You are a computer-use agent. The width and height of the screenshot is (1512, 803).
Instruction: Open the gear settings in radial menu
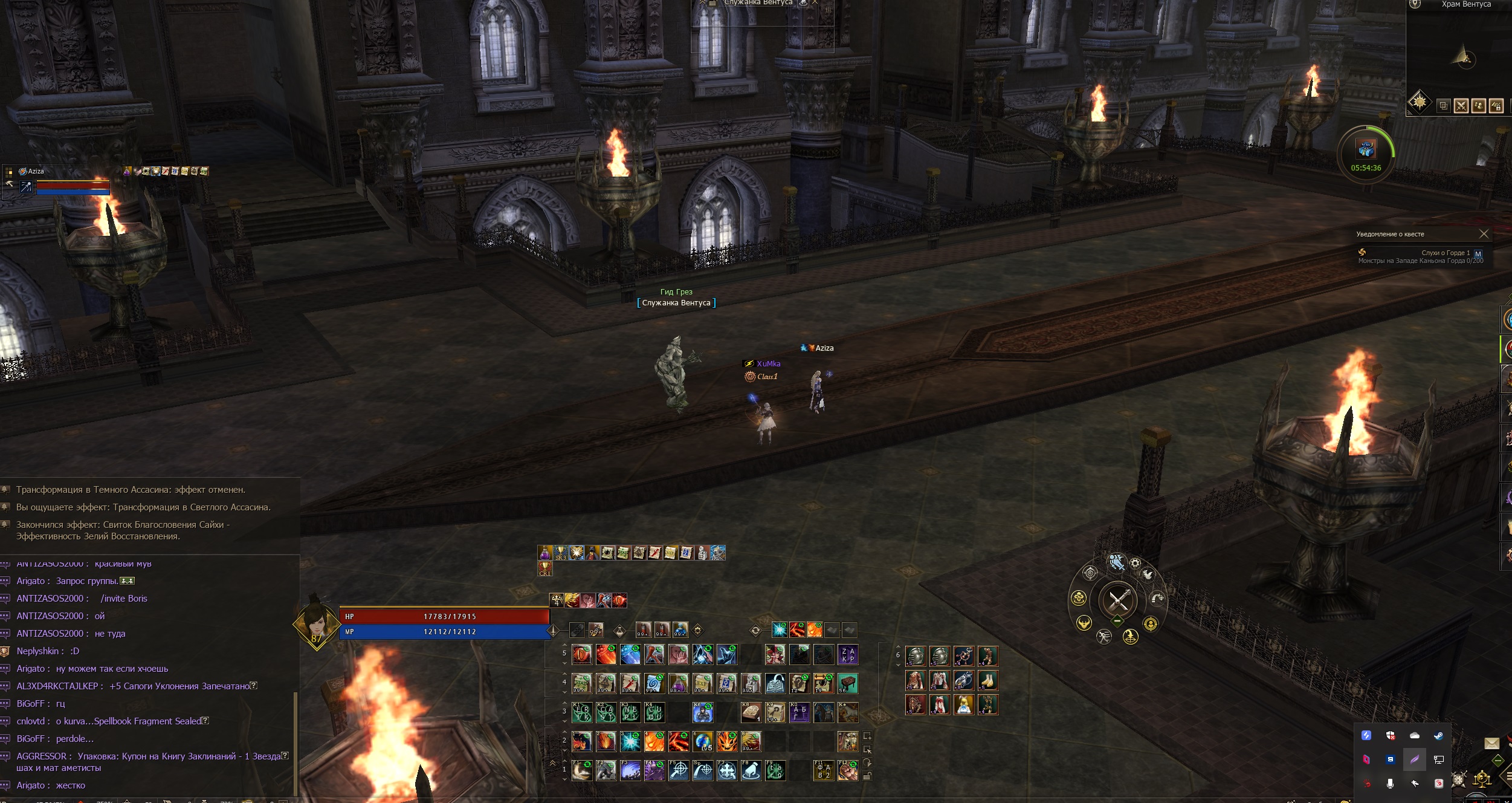[x=1135, y=564]
